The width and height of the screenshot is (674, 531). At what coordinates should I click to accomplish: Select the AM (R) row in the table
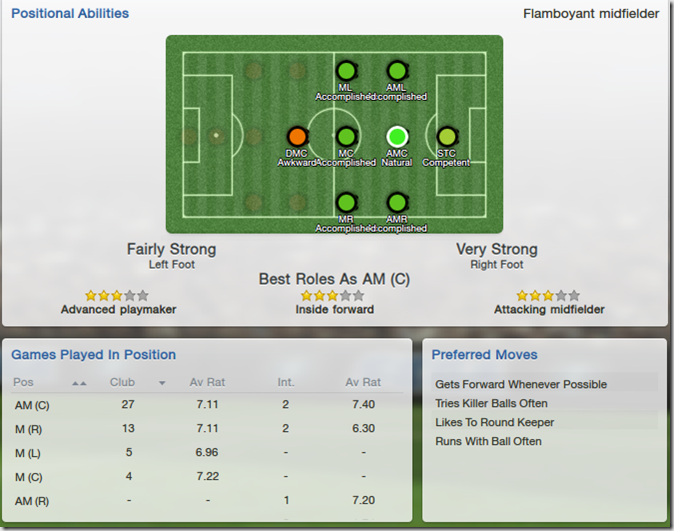coord(207,500)
